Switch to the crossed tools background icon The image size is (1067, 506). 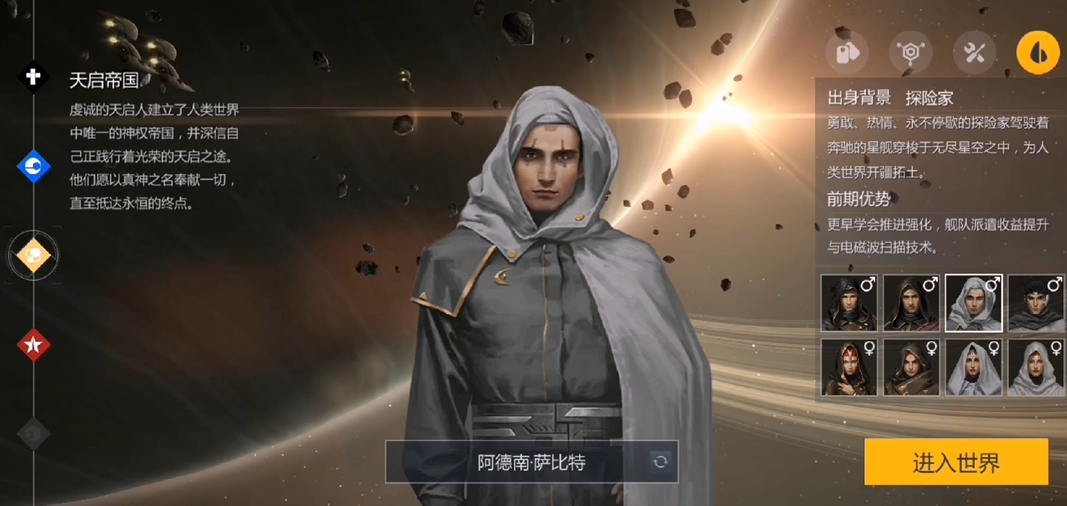pyautogui.click(x=974, y=52)
